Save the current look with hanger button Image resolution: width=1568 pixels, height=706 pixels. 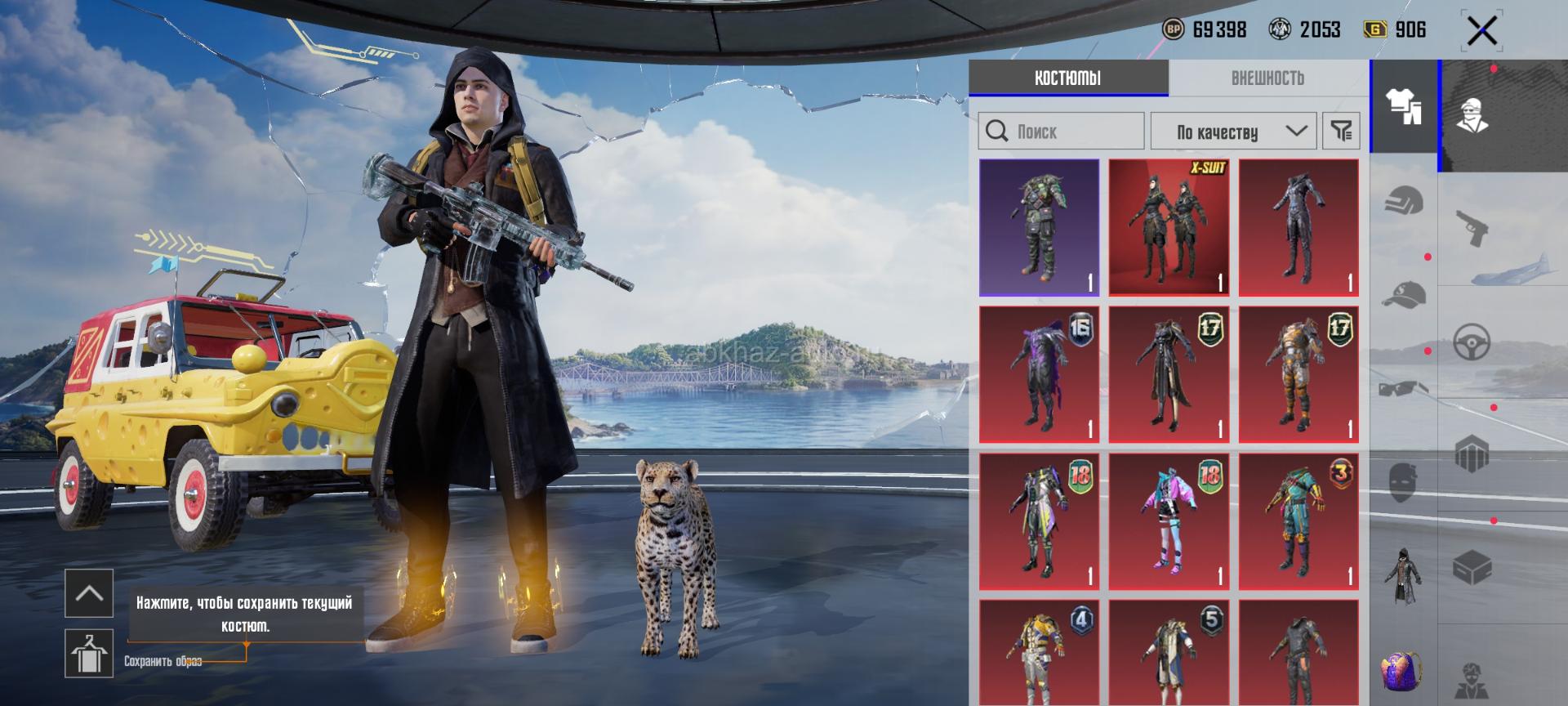tap(88, 653)
